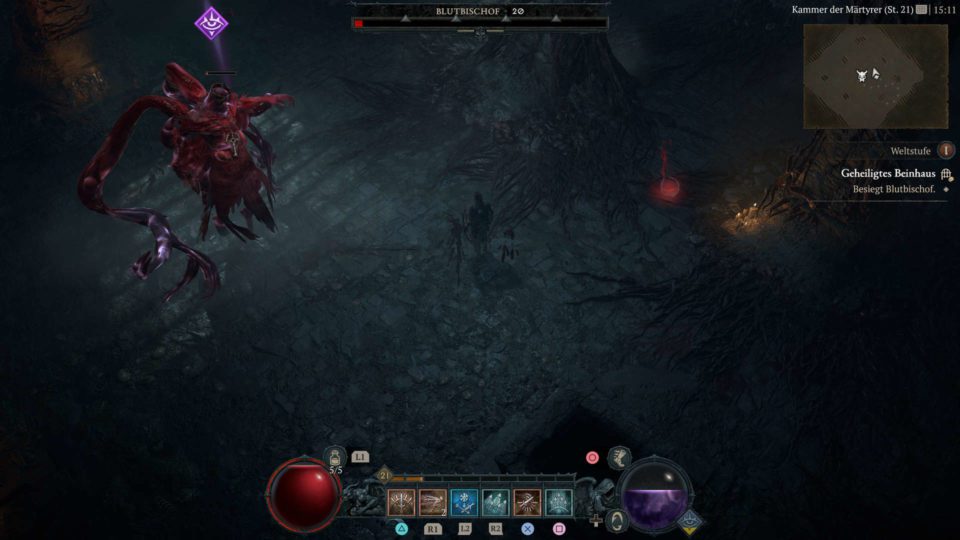Select the horse mount icon
The width and height of the screenshot is (960, 540).
(x=619, y=458)
